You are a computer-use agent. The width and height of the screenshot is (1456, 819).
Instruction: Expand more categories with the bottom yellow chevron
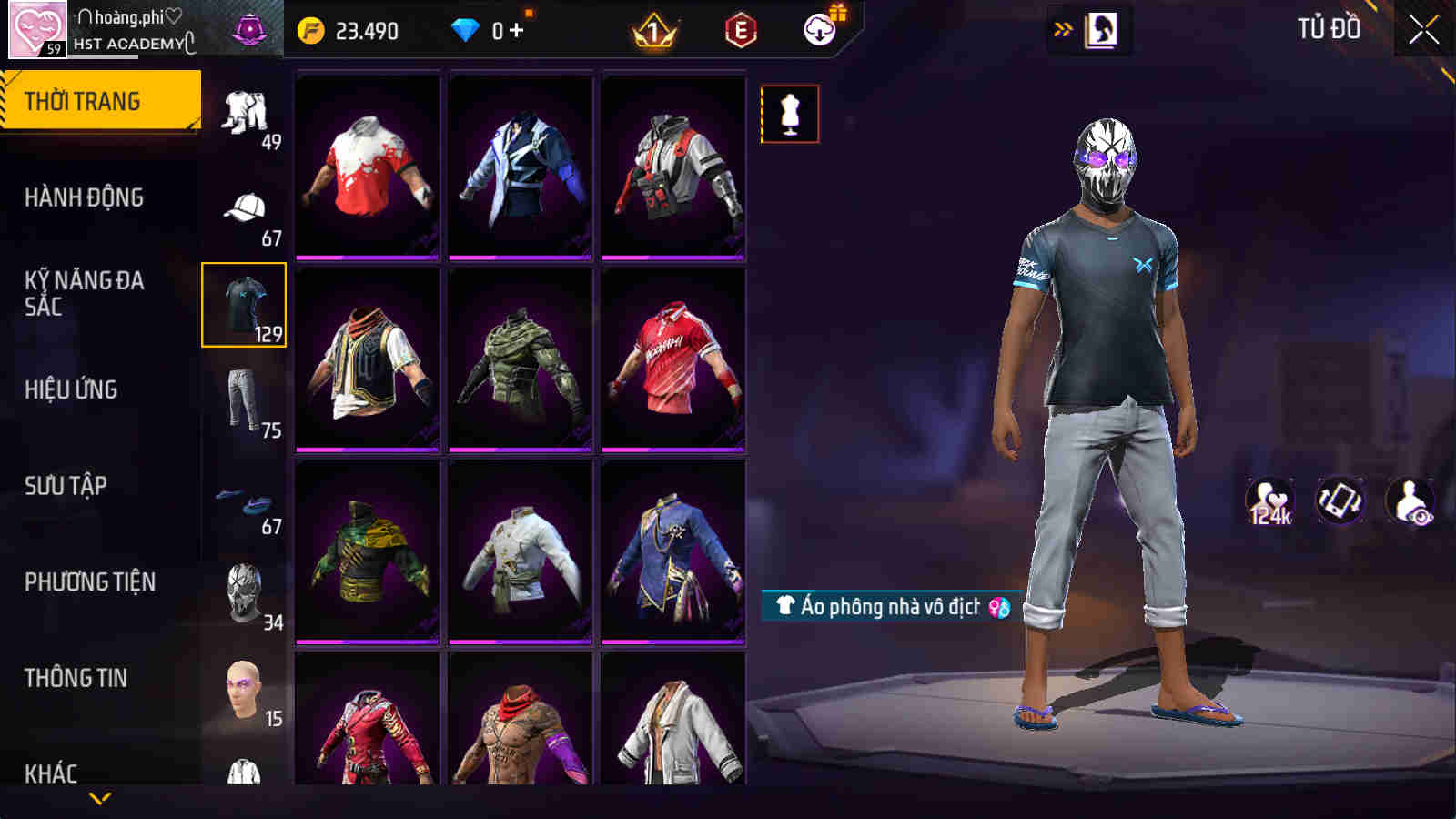click(x=100, y=797)
